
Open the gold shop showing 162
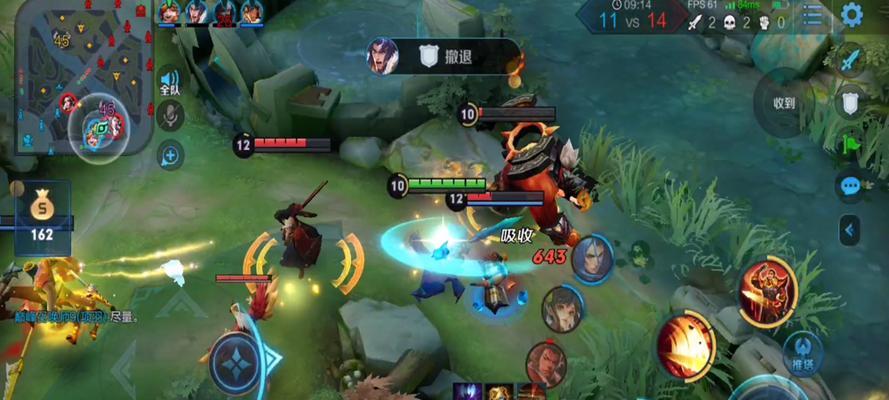[x=42, y=217]
